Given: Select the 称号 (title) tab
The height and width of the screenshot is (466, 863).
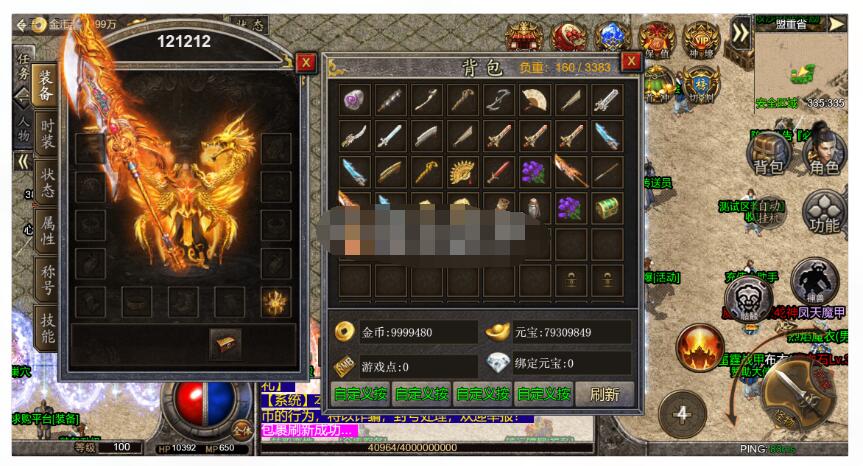Looking at the screenshot, I should click(x=46, y=279).
